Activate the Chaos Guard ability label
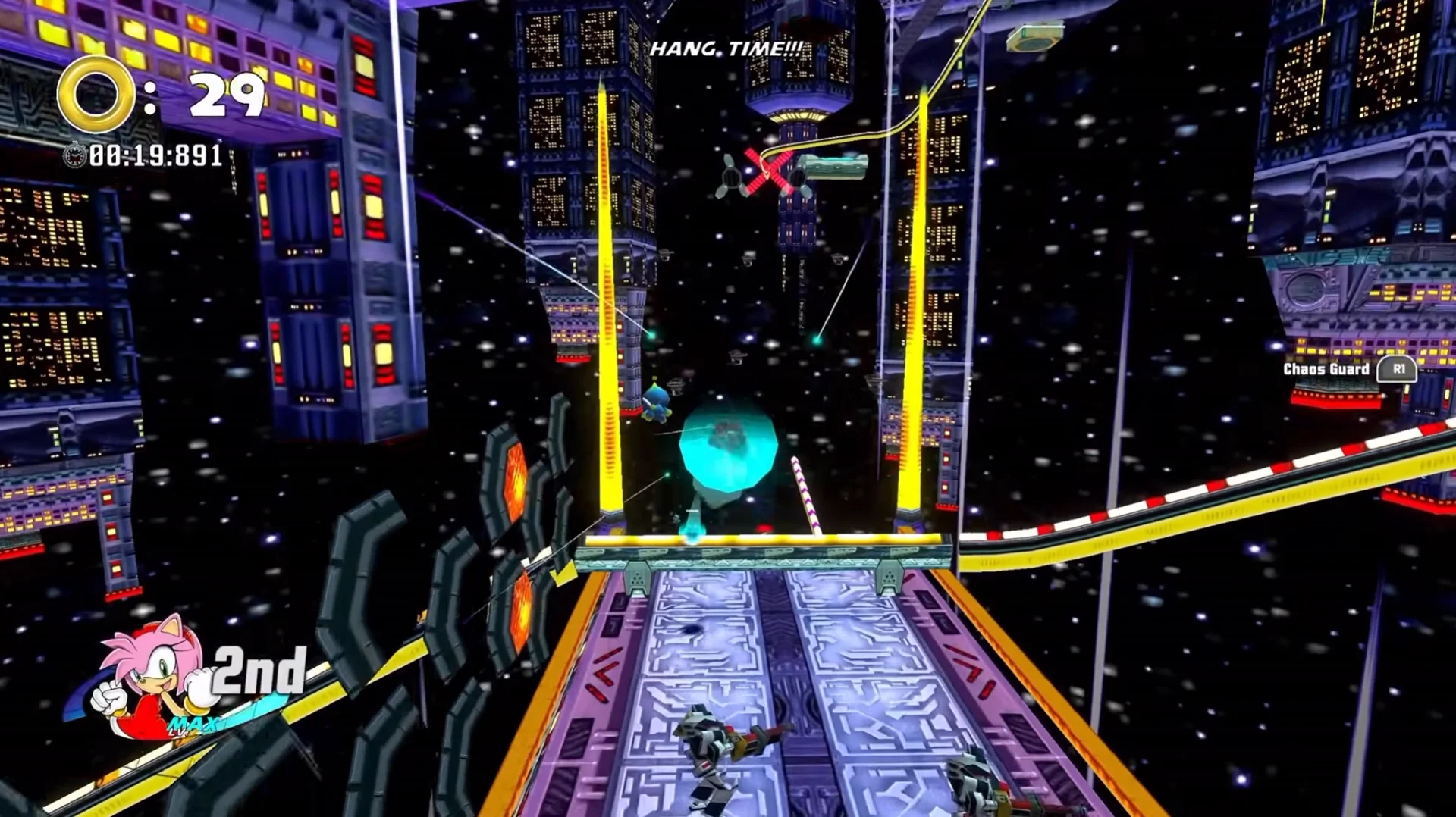This screenshot has height=817, width=1456. [1326, 369]
